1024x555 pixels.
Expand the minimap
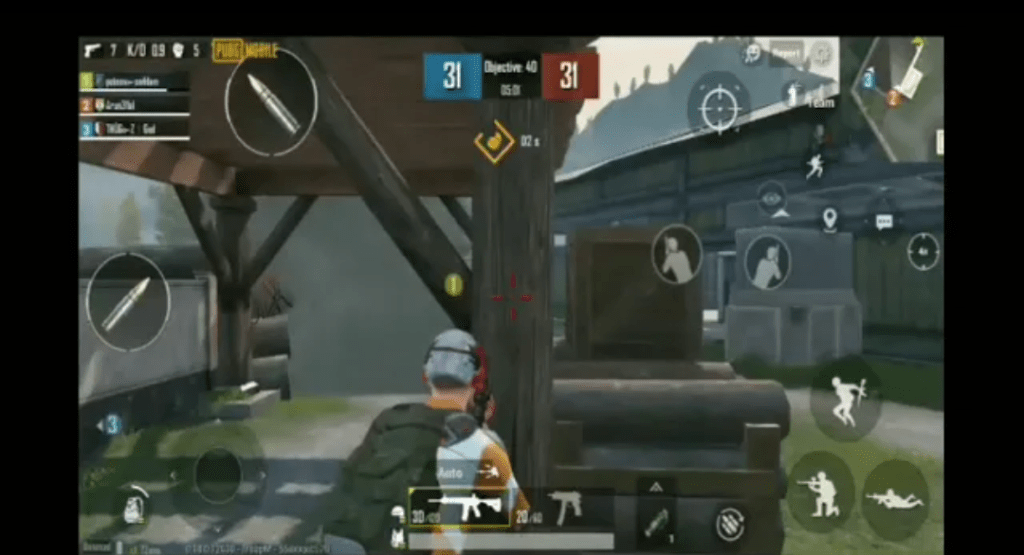[x=902, y=97]
